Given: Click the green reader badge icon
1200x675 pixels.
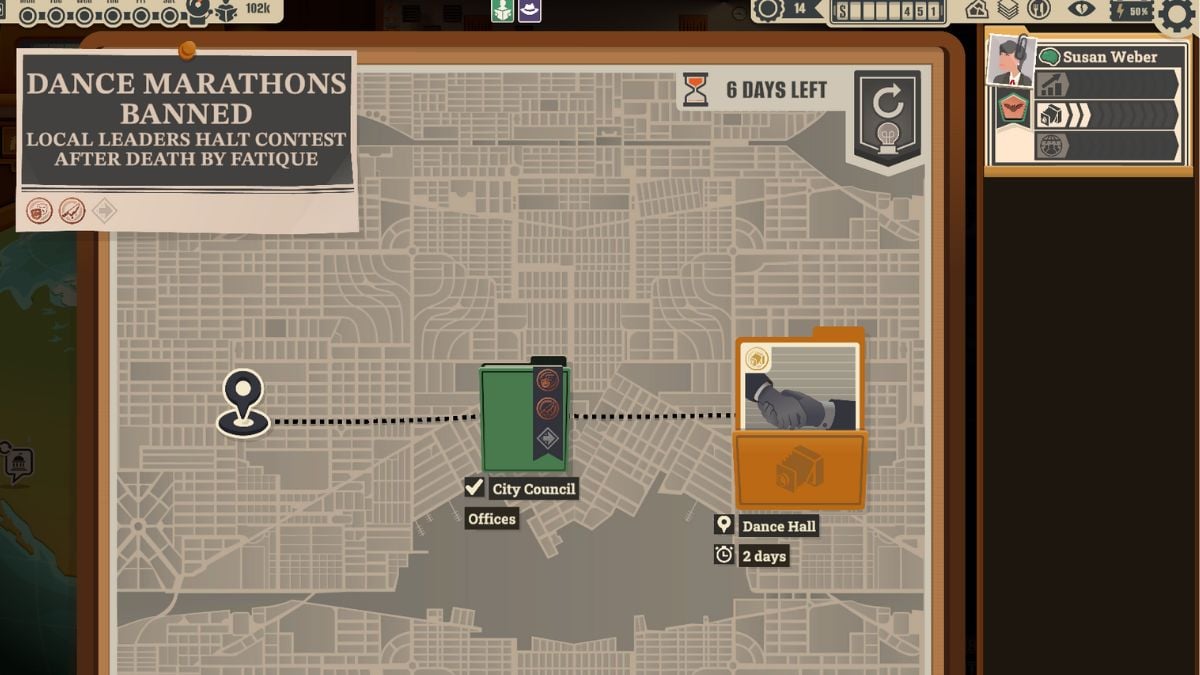Looking at the screenshot, I should [502, 10].
